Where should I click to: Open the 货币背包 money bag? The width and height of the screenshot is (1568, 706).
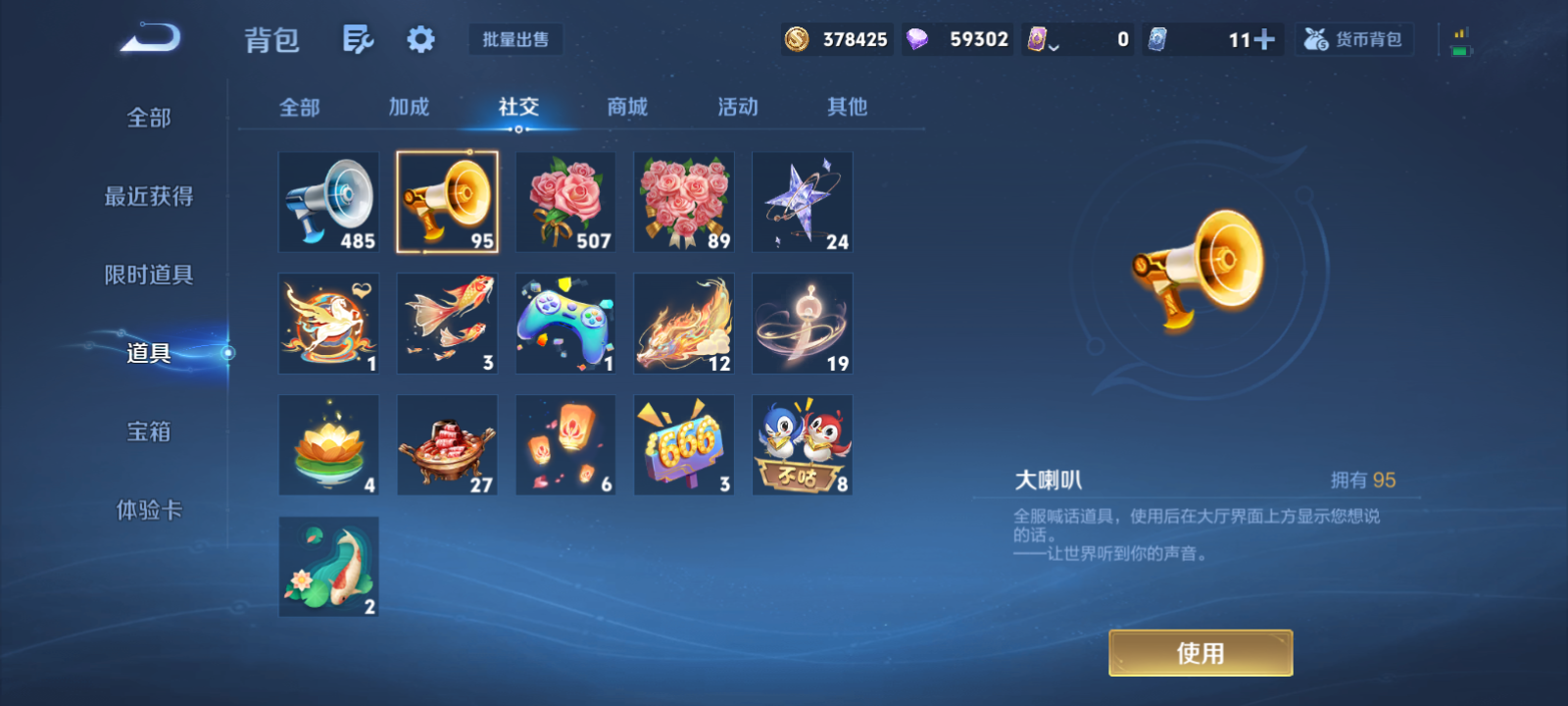[x=1354, y=39]
